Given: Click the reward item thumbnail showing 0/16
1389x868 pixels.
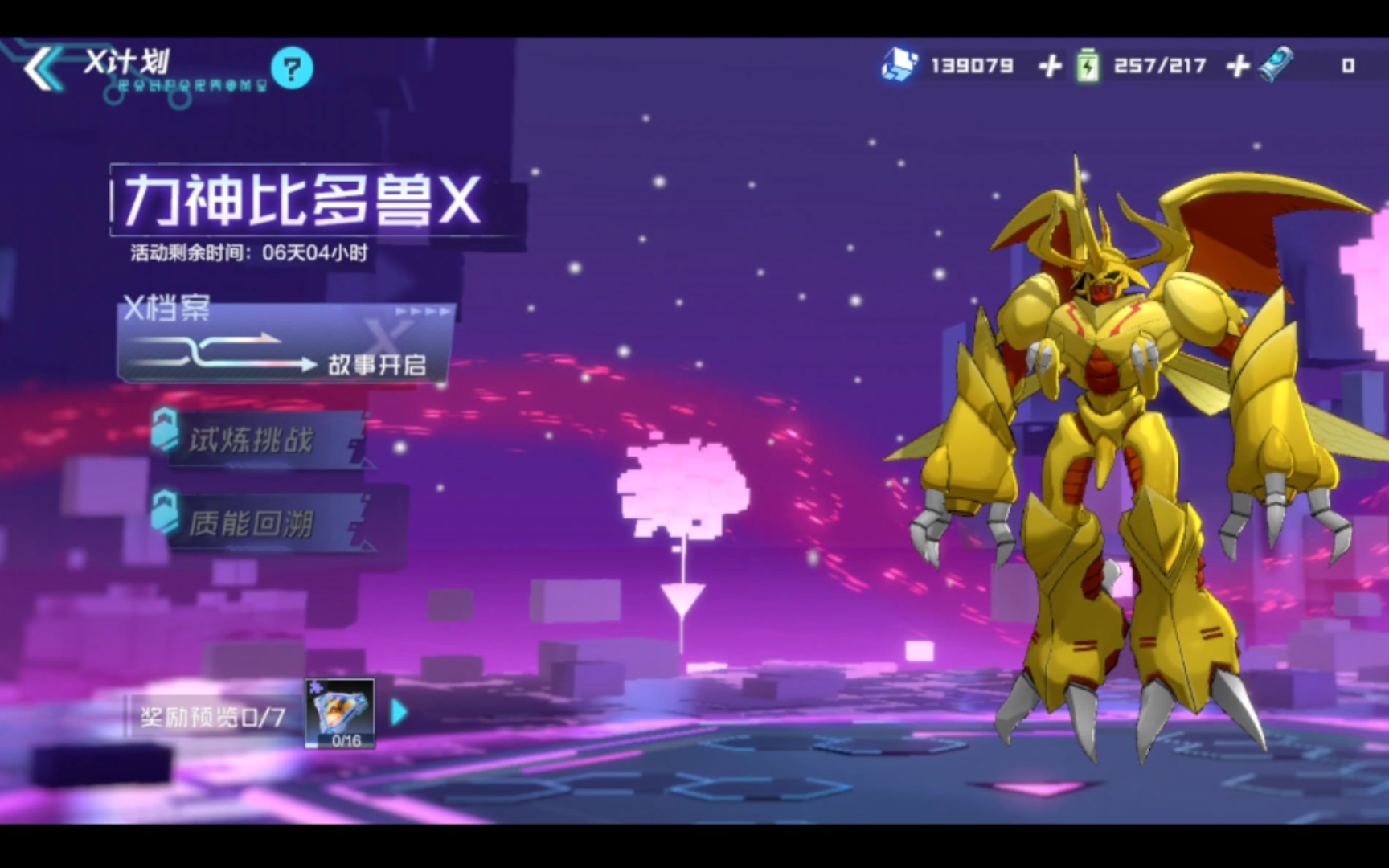Looking at the screenshot, I should (x=340, y=714).
